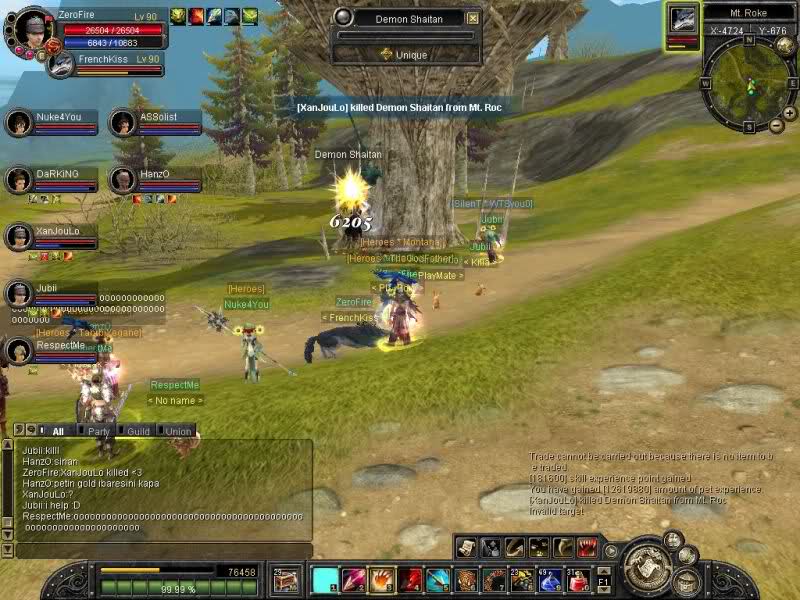Show the All chat tab
Viewport: 800px width, 600px height.
(x=57, y=431)
